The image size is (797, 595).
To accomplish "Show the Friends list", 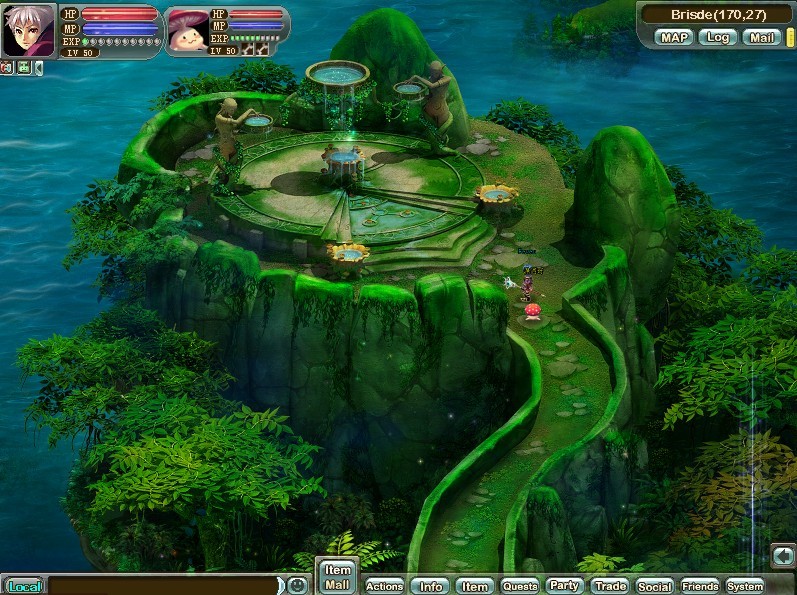I will (x=700, y=587).
